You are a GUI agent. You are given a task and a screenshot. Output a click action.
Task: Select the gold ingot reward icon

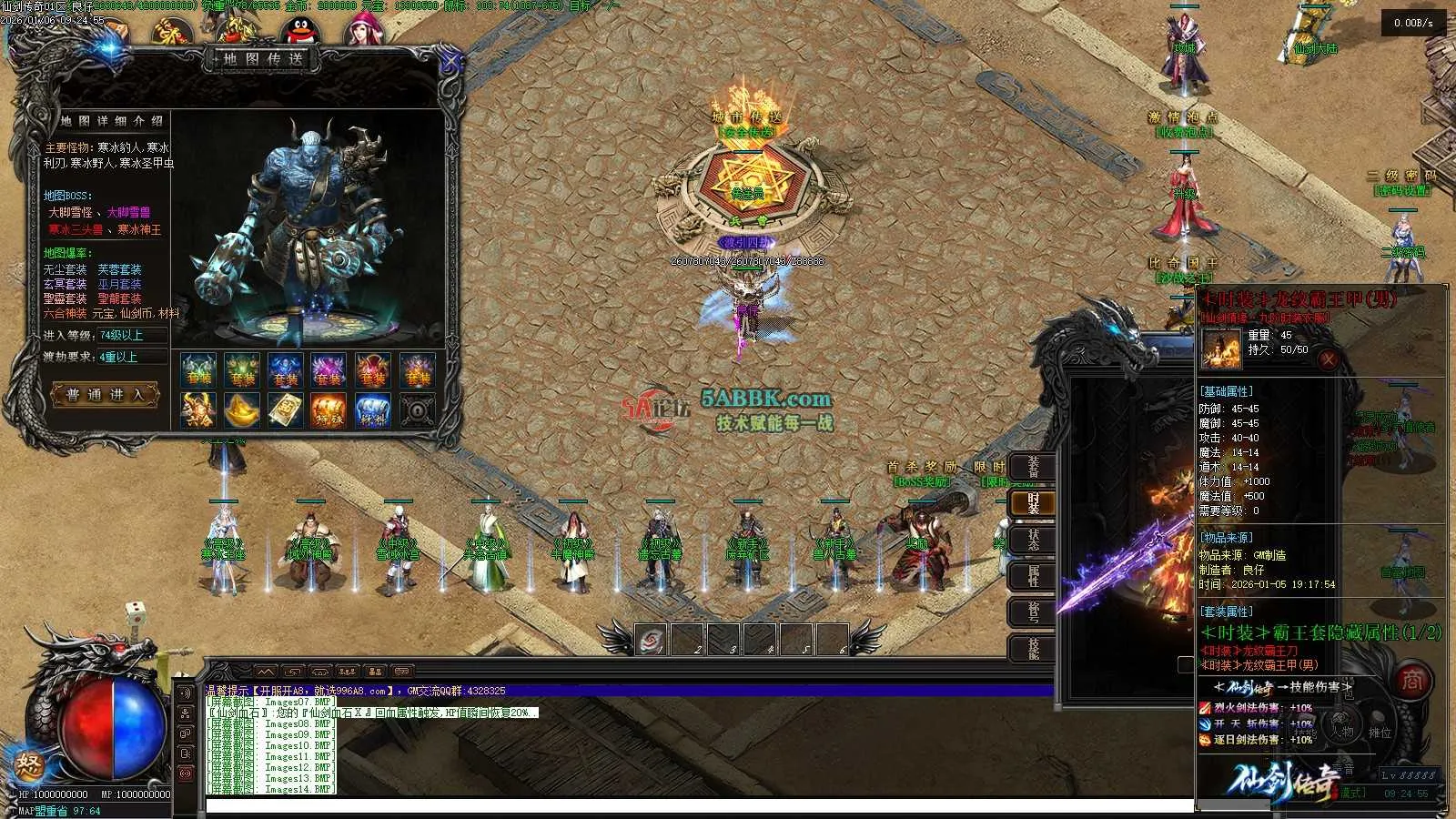point(241,410)
